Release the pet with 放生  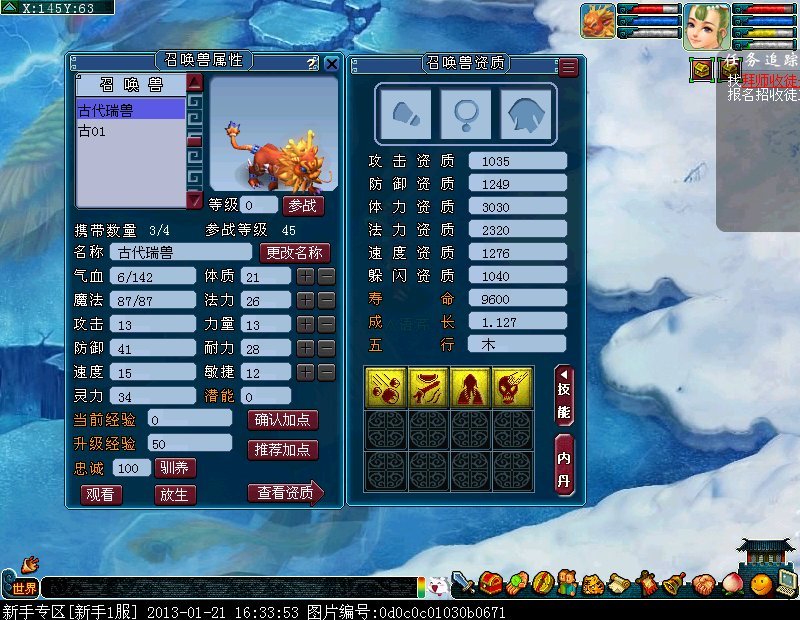click(x=175, y=494)
